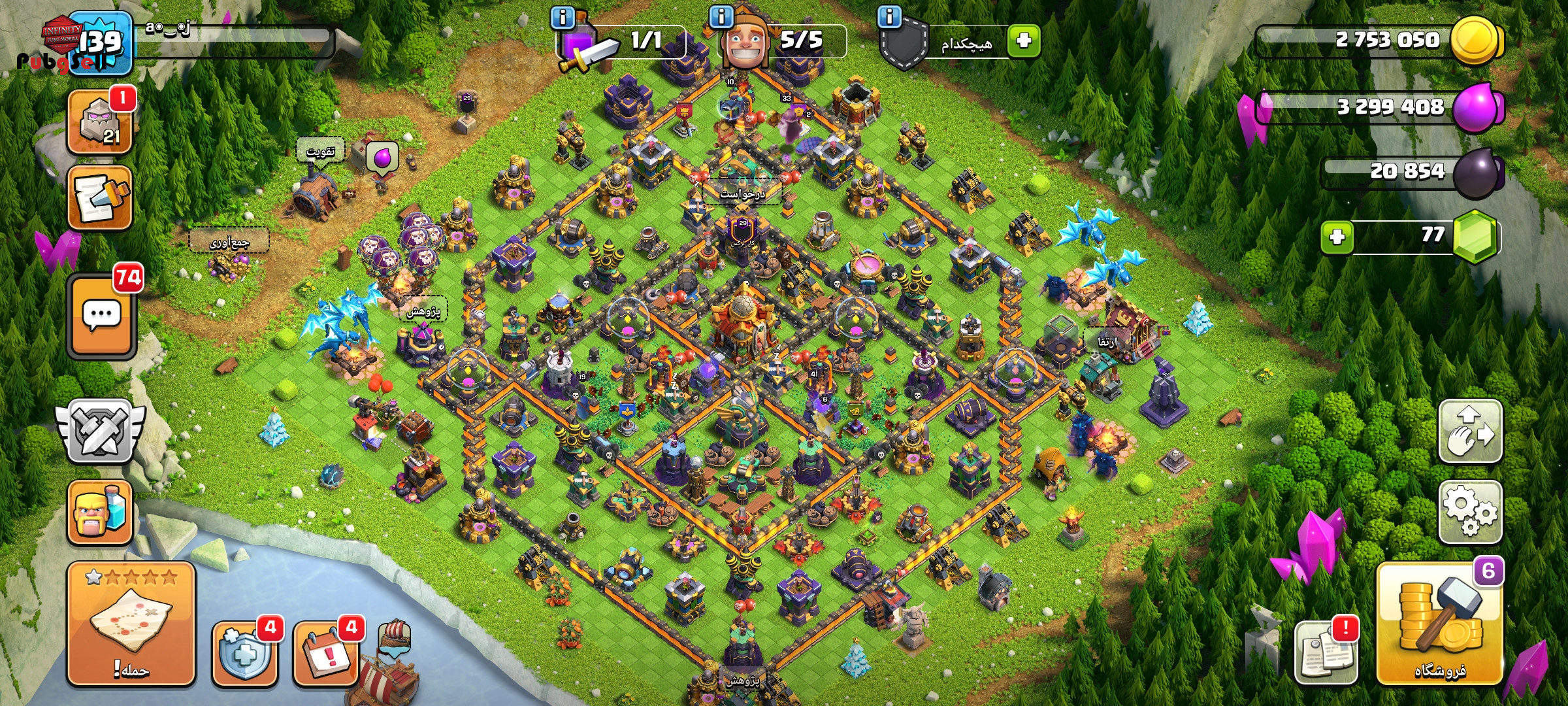
Task: Open the chat speech bubble button
Action: click(x=101, y=316)
